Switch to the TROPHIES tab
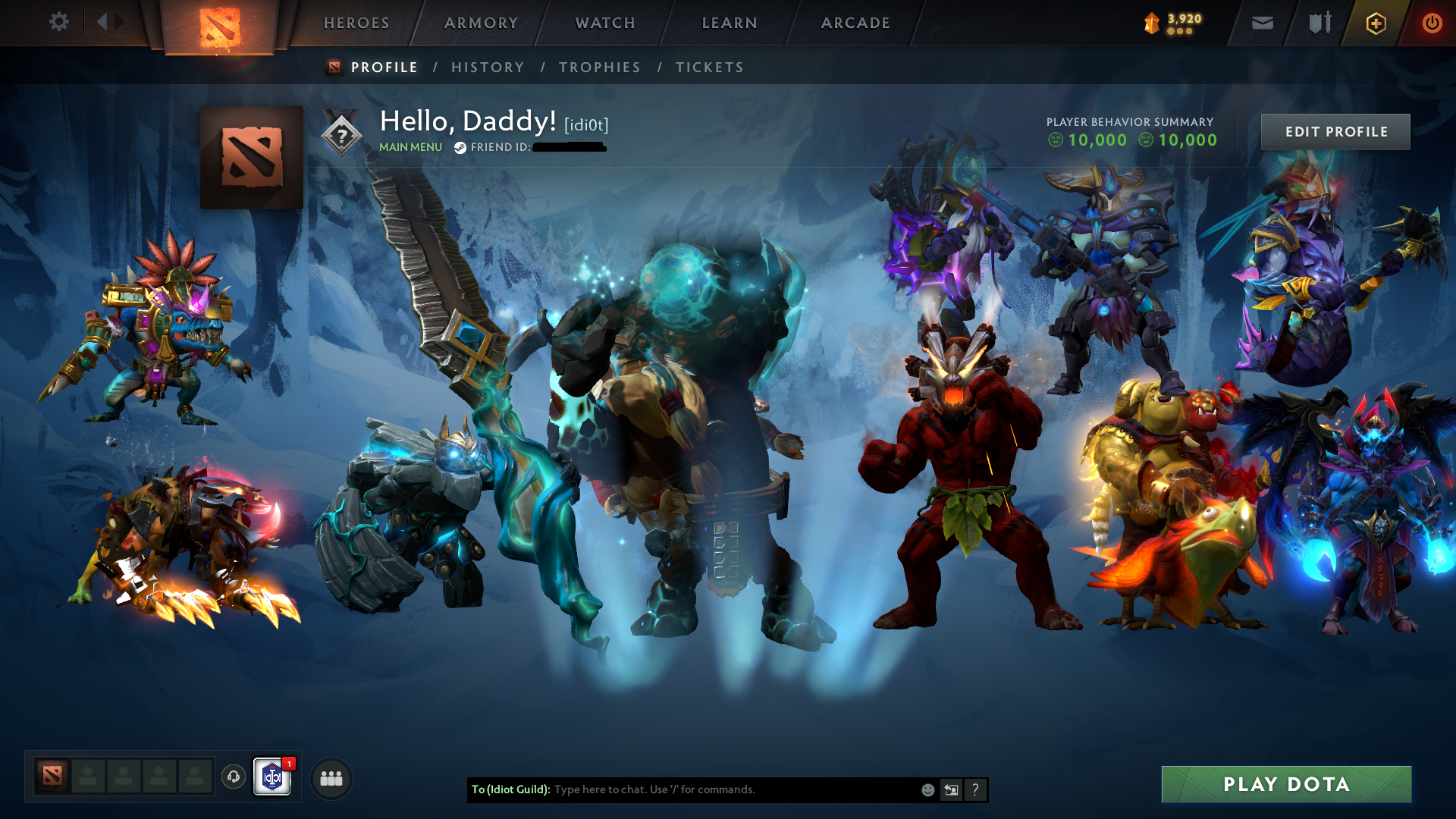Viewport: 1456px width, 819px height. 599,67
